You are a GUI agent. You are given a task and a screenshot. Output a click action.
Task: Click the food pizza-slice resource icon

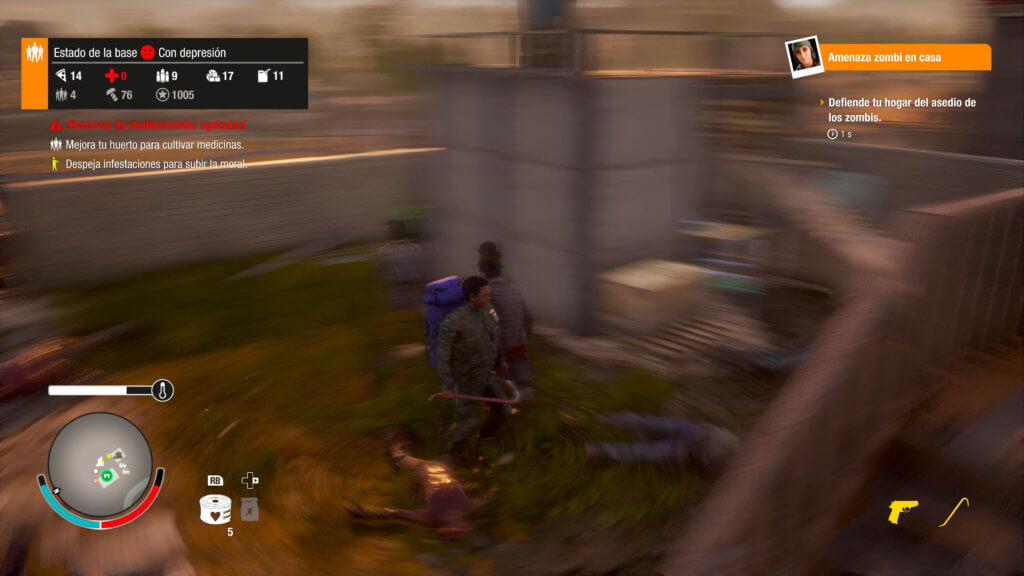click(61, 76)
